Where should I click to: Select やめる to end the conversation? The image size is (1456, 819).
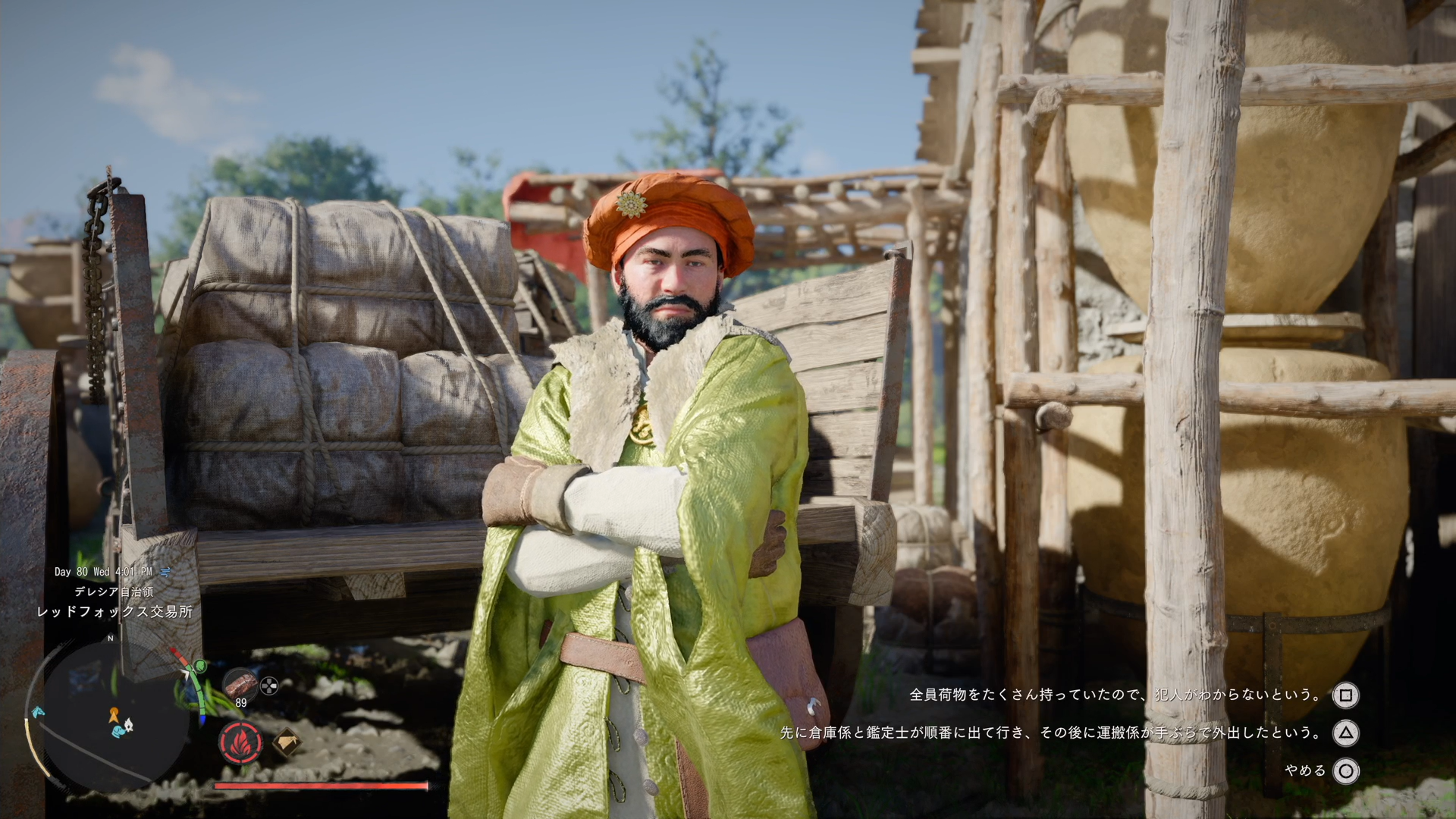(x=1306, y=770)
